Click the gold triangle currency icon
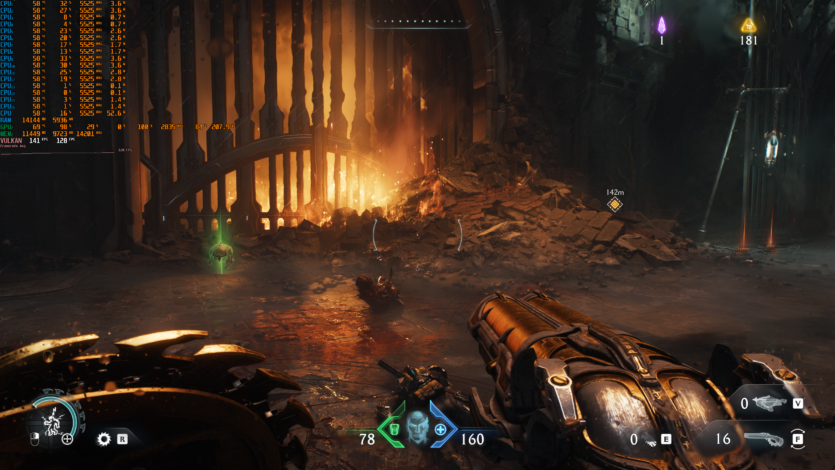835x470 pixels. (748, 25)
